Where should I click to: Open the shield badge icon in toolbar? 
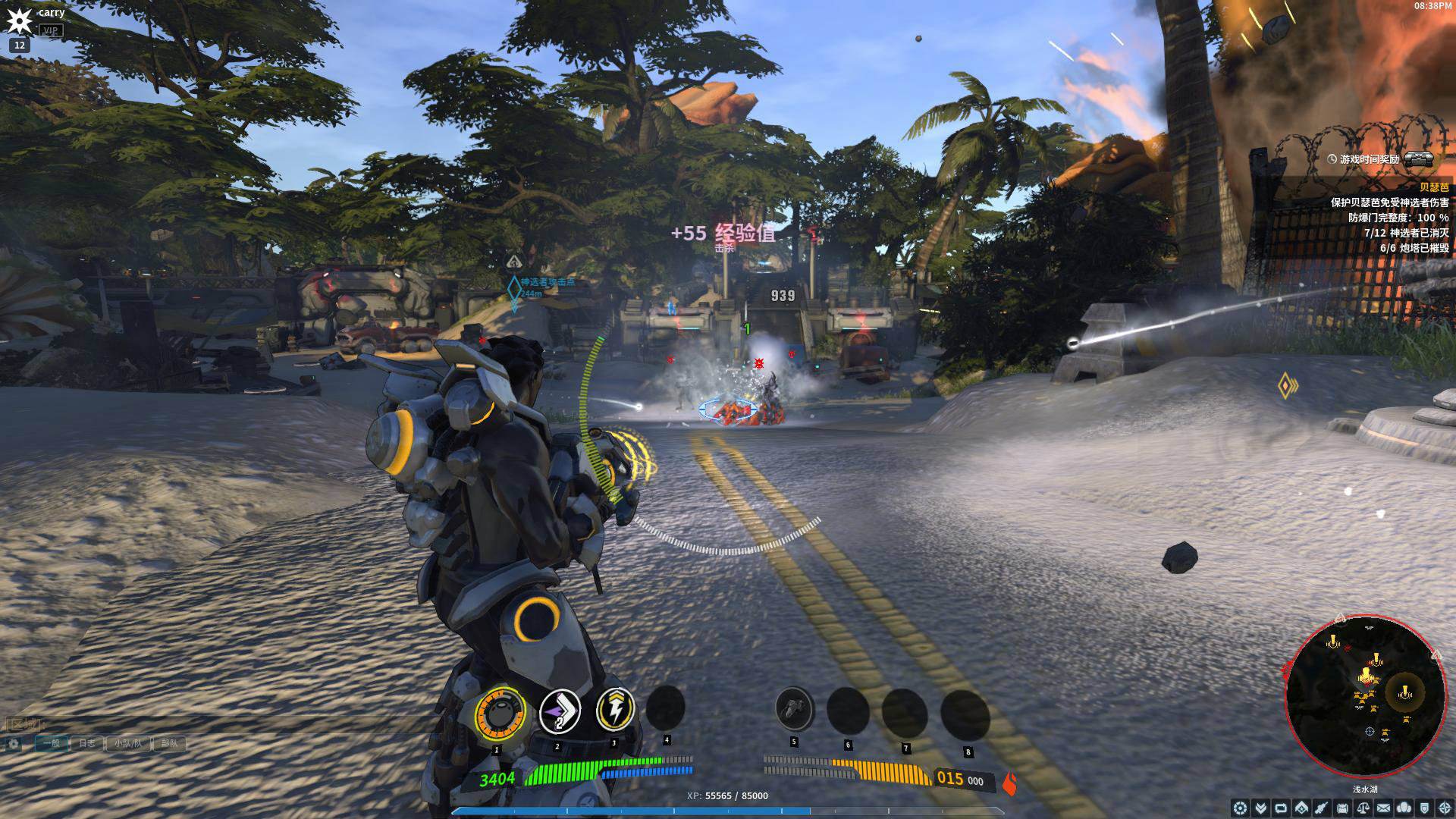pyautogui.click(x=1425, y=808)
